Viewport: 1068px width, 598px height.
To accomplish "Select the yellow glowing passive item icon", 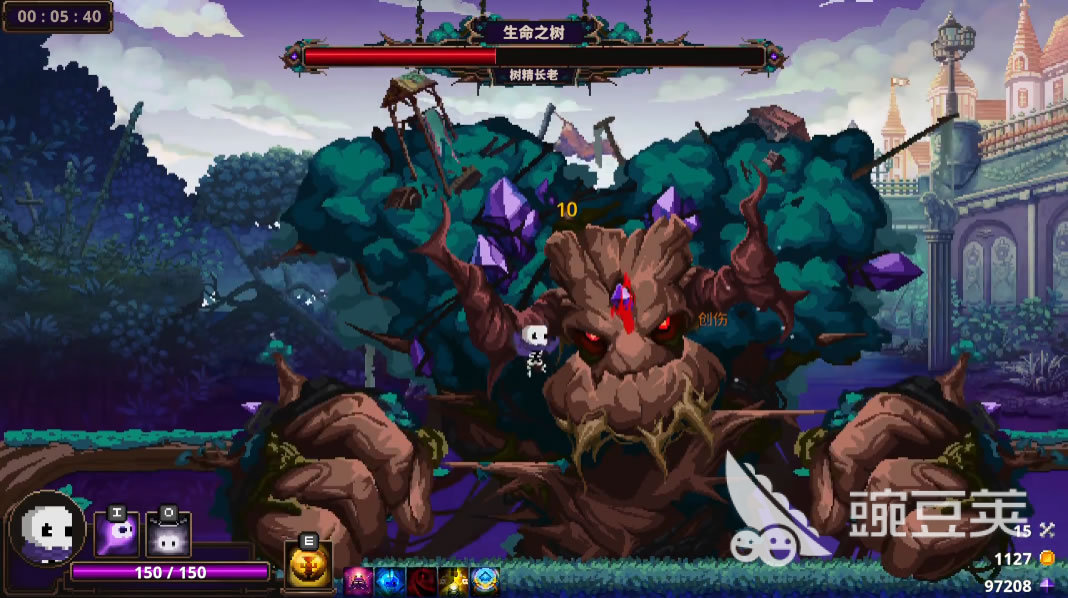I will tap(454, 581).
